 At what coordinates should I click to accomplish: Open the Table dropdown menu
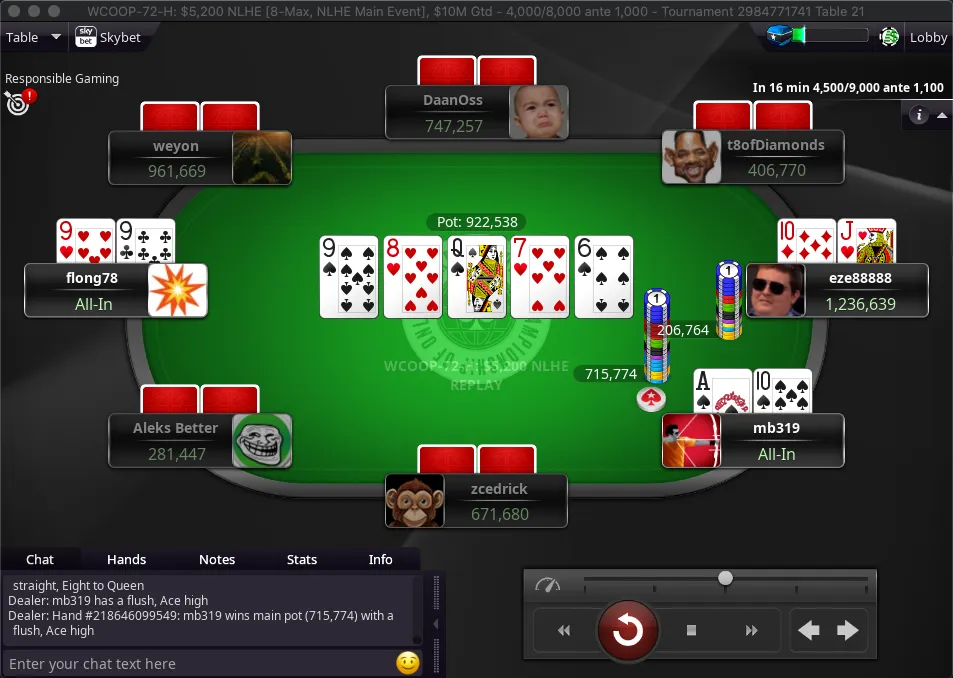click(x=34, y=38)
